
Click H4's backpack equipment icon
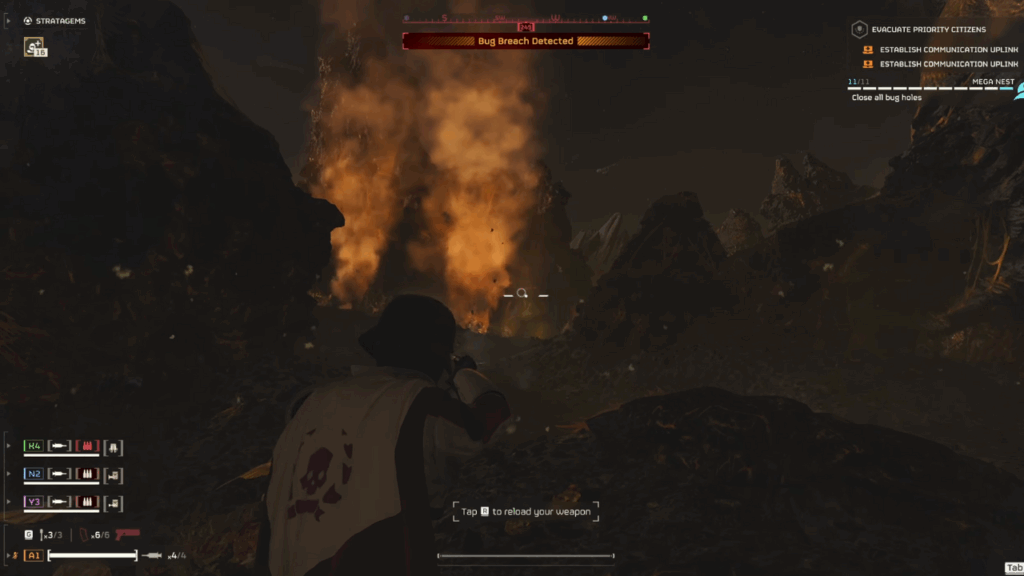113,447
